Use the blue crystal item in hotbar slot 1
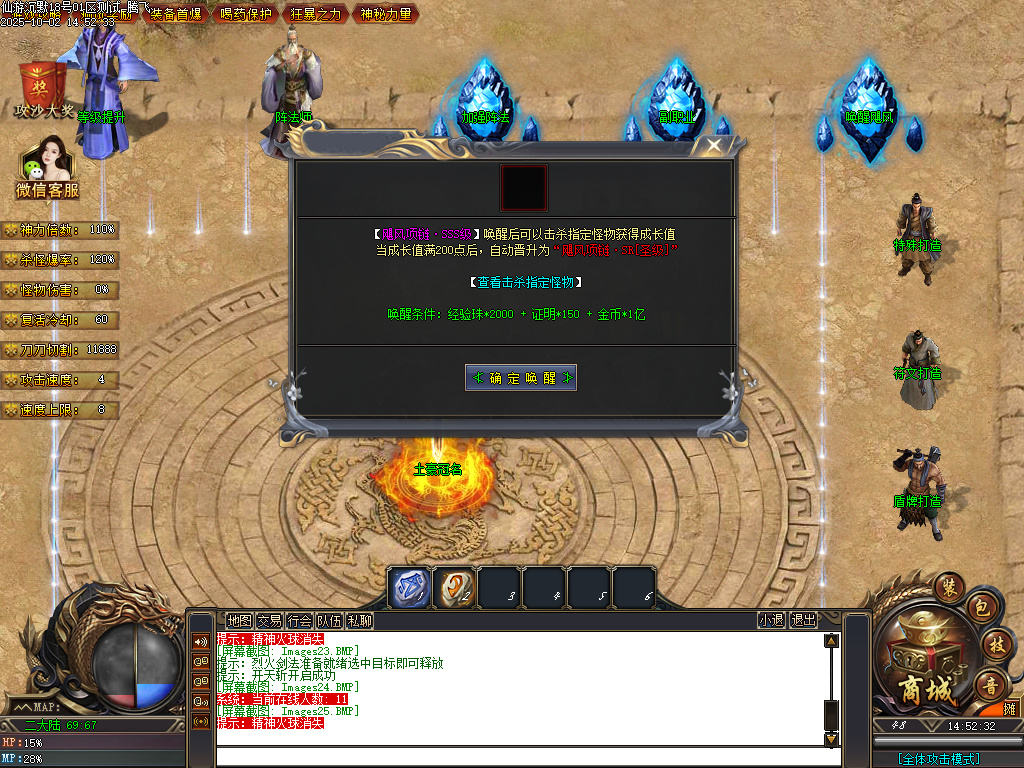The height and width of the screenshot is (768, 1024). click(x=409, y=587)
